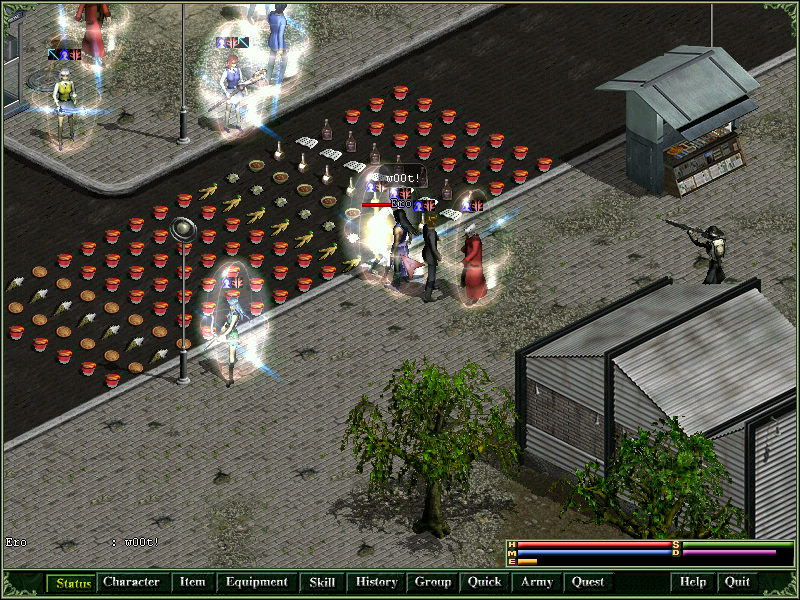Show the Quest list

[x=588, y=582]
